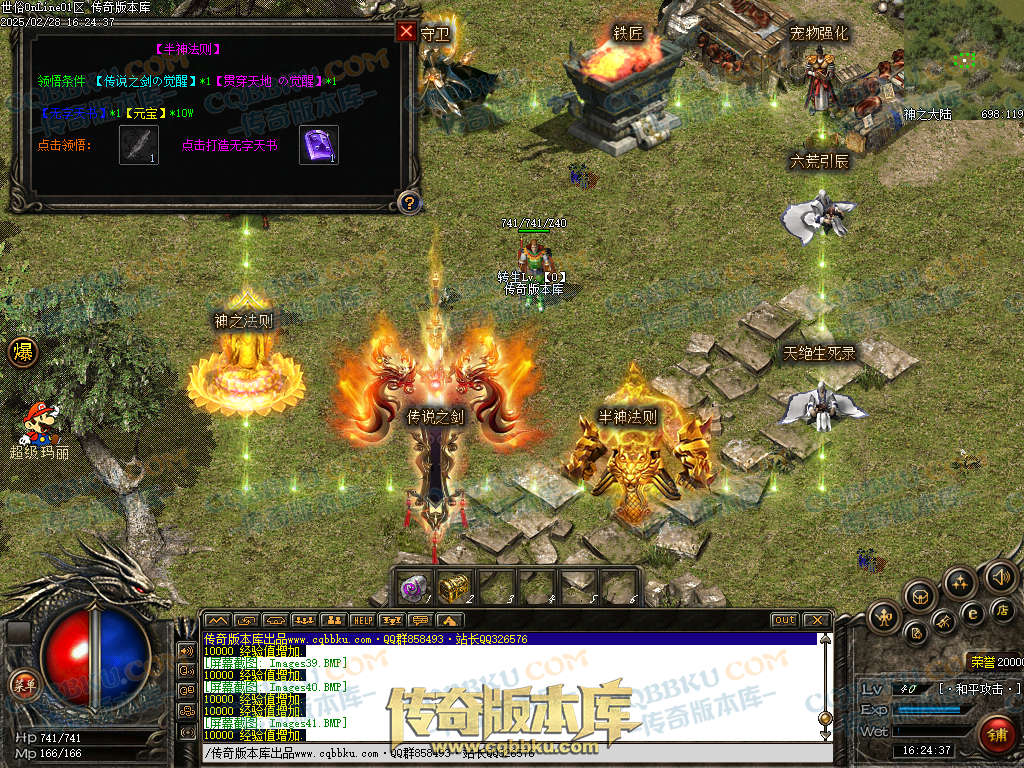Click the OUT button on the chat bar
Viewport: 1024px width, 768px height.
coord(784,620)
